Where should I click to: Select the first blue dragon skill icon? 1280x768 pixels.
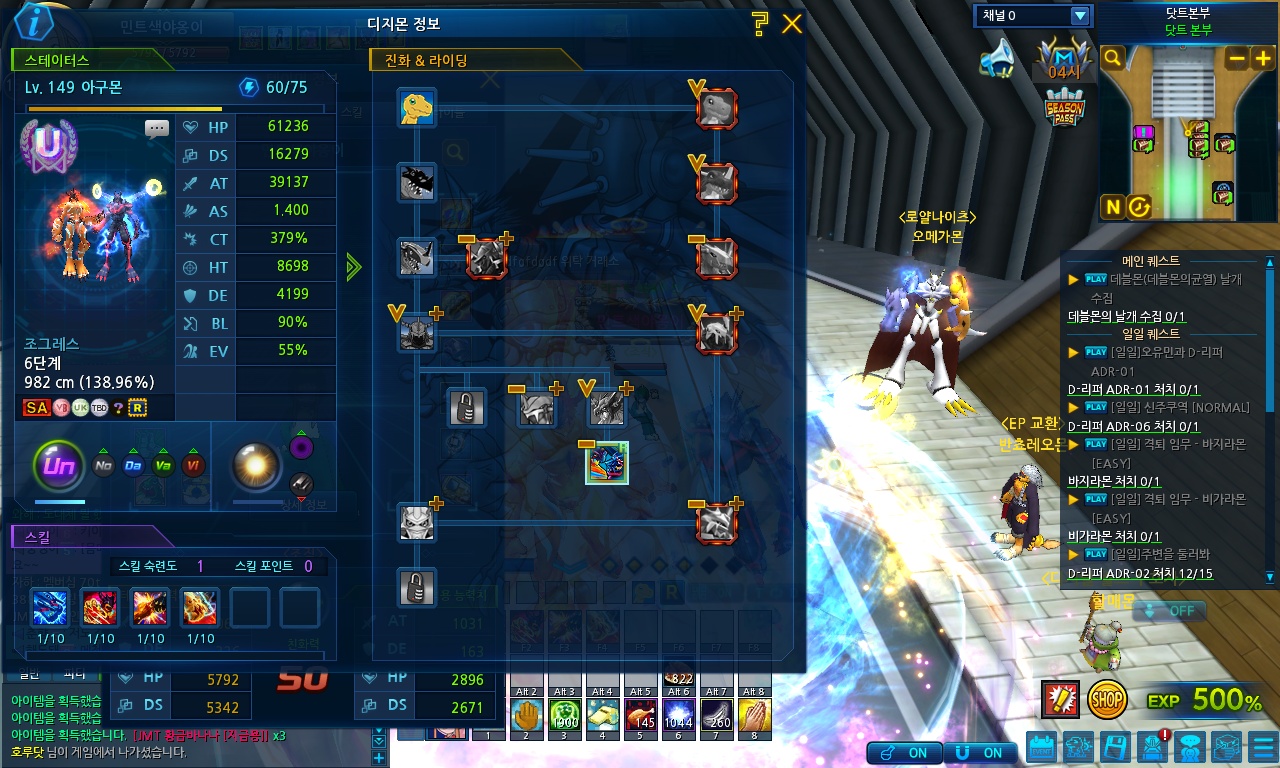[x=50, y=607]
